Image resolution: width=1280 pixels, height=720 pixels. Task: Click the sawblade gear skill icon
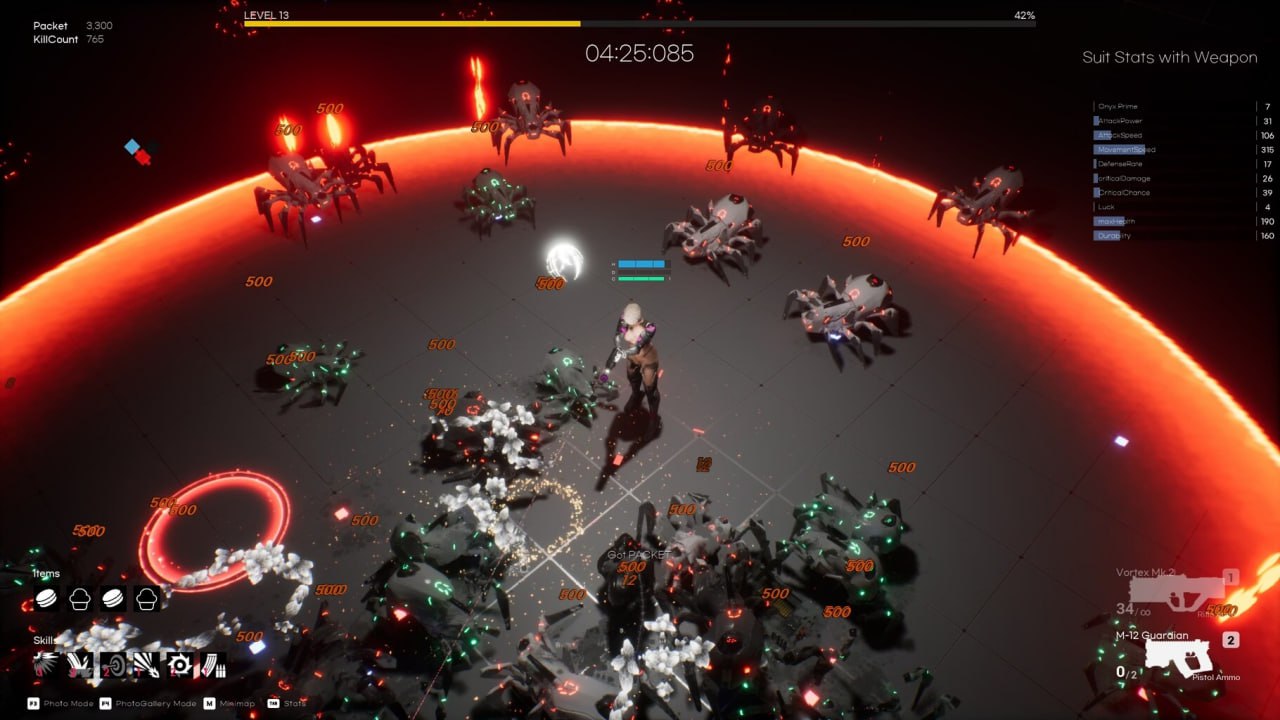pyautogui.click(x=179, y=664)
